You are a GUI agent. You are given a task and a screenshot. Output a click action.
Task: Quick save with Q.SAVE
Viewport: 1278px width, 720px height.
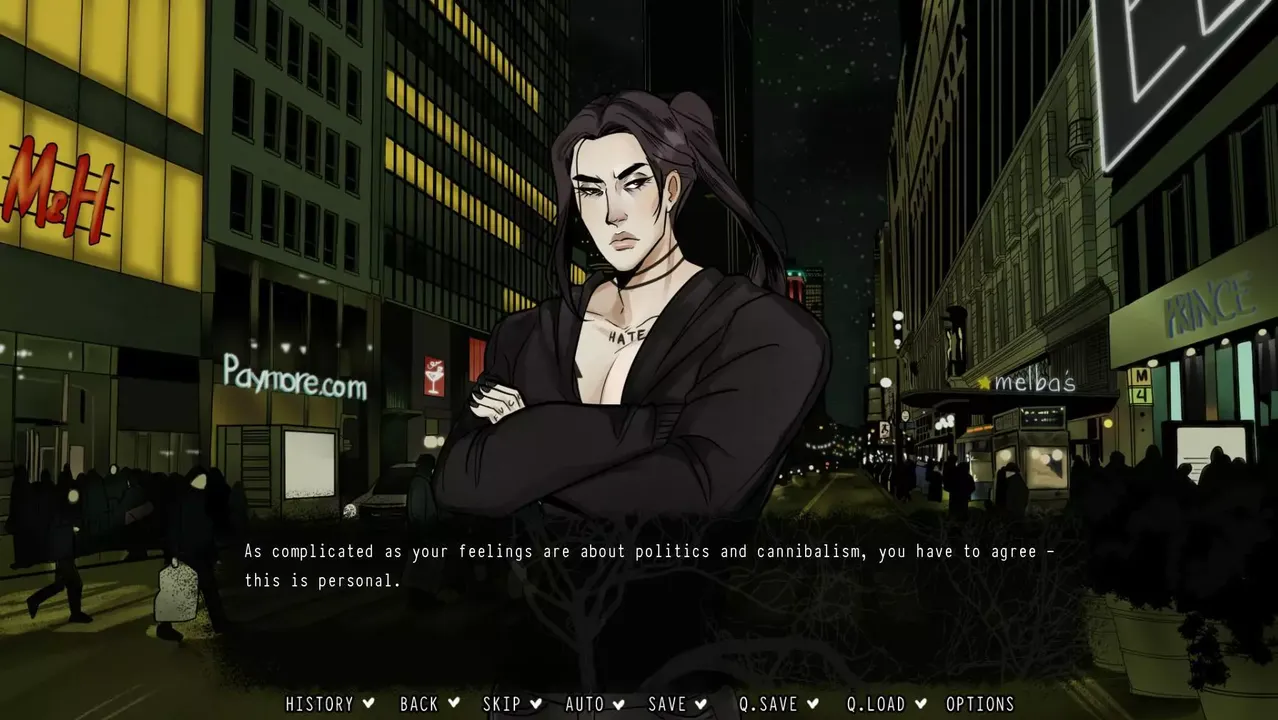click(x=768, y=704)
